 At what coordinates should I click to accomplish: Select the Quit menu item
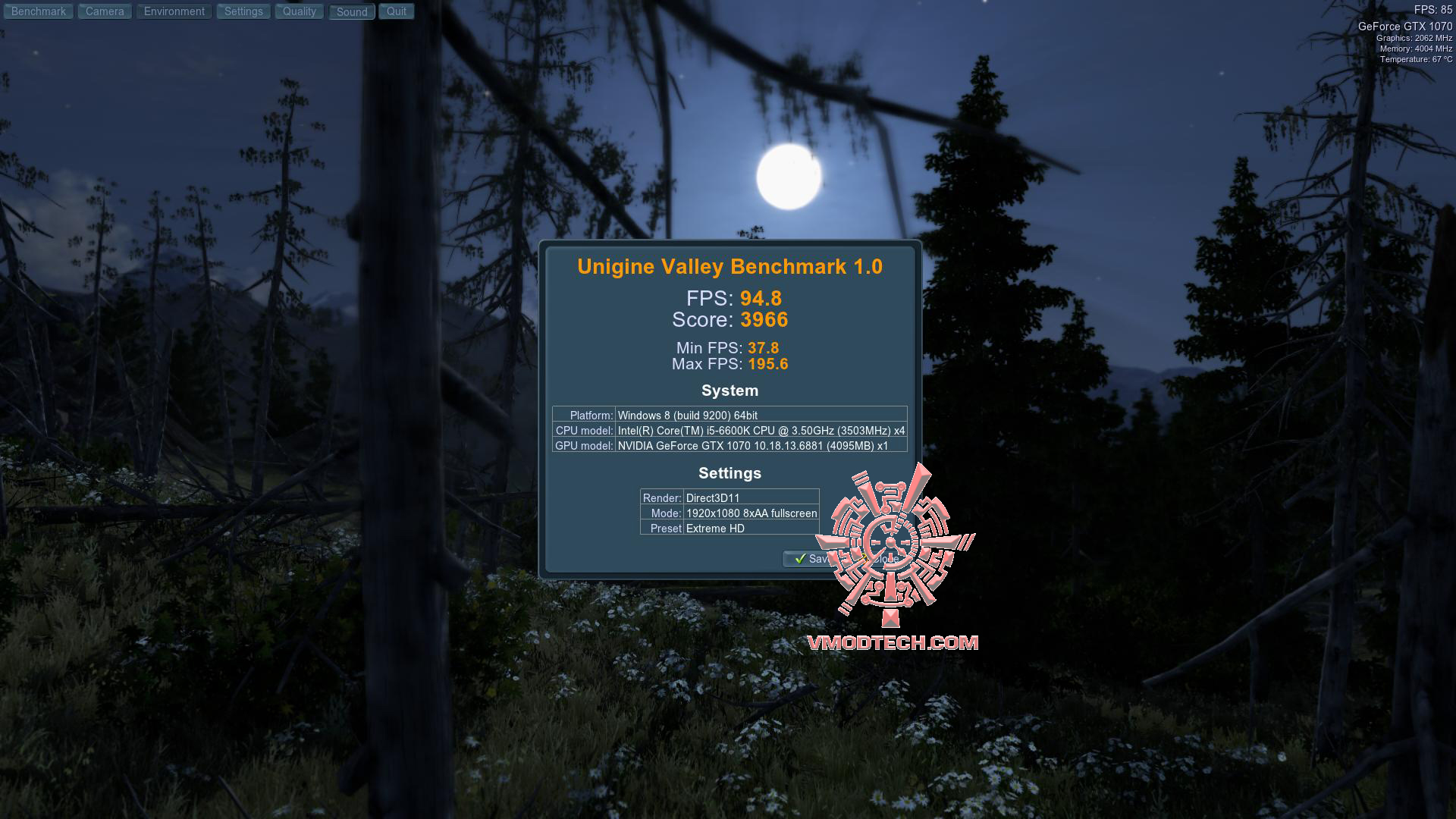pyautogui.click(x=396, y=11)
